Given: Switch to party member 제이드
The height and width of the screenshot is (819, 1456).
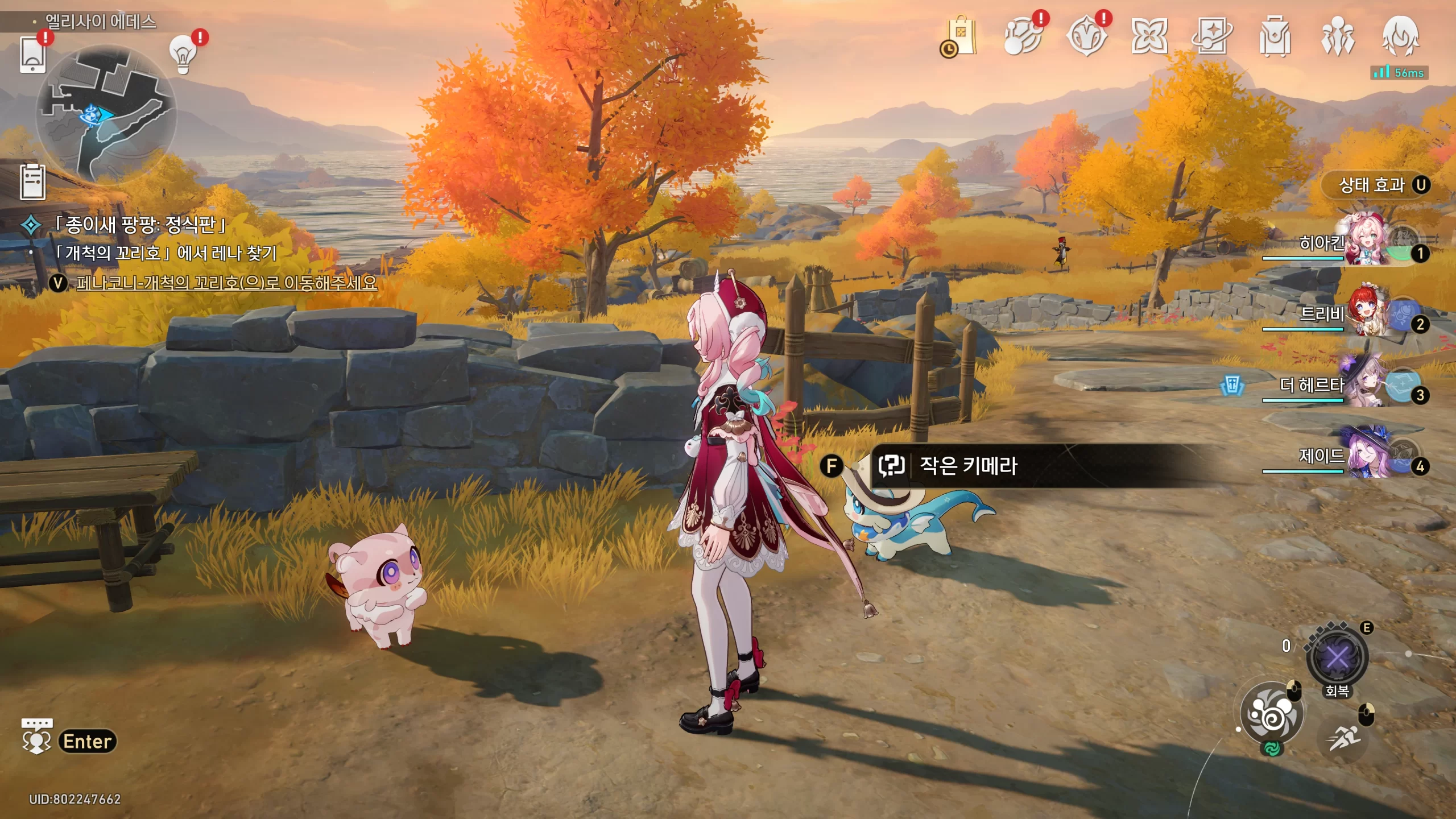Looking at the screenshot, I should pyautogui.click(x=1365, y=456).
